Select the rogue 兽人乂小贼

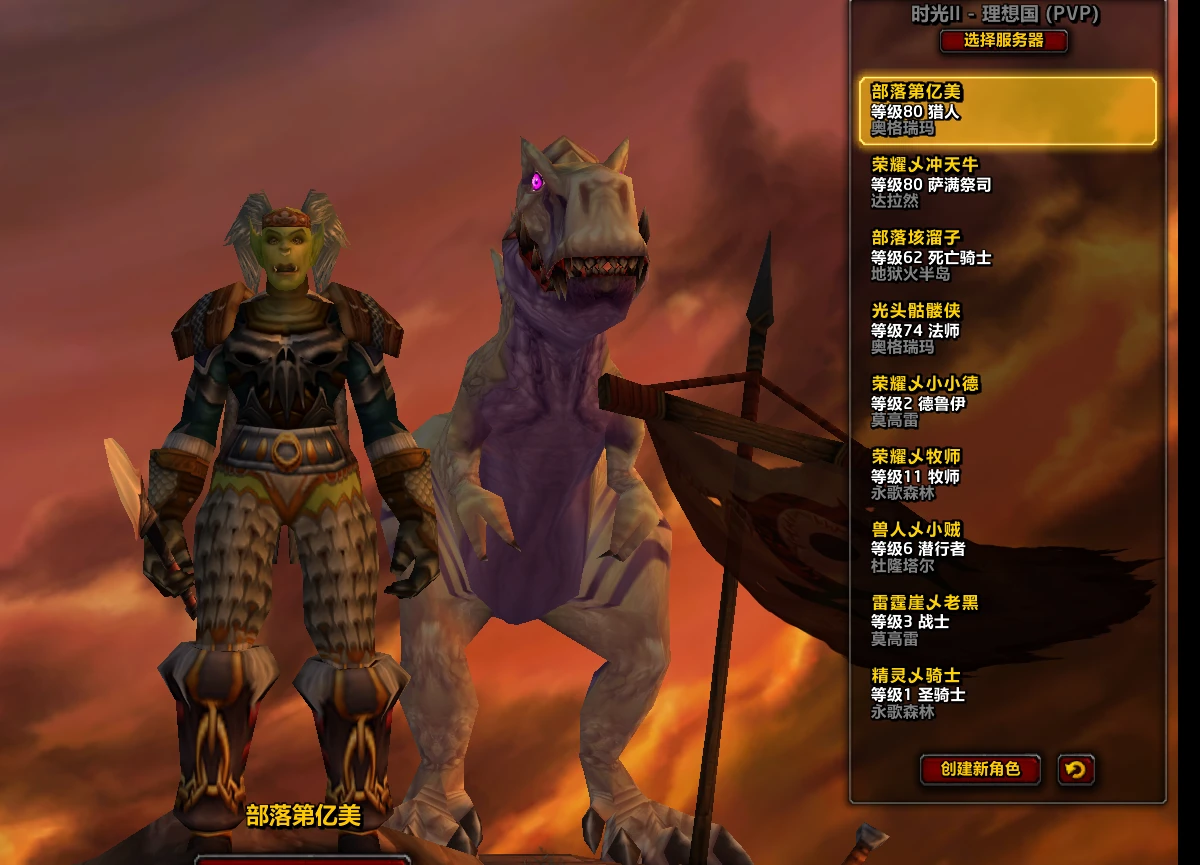[x=1007, y=548]
